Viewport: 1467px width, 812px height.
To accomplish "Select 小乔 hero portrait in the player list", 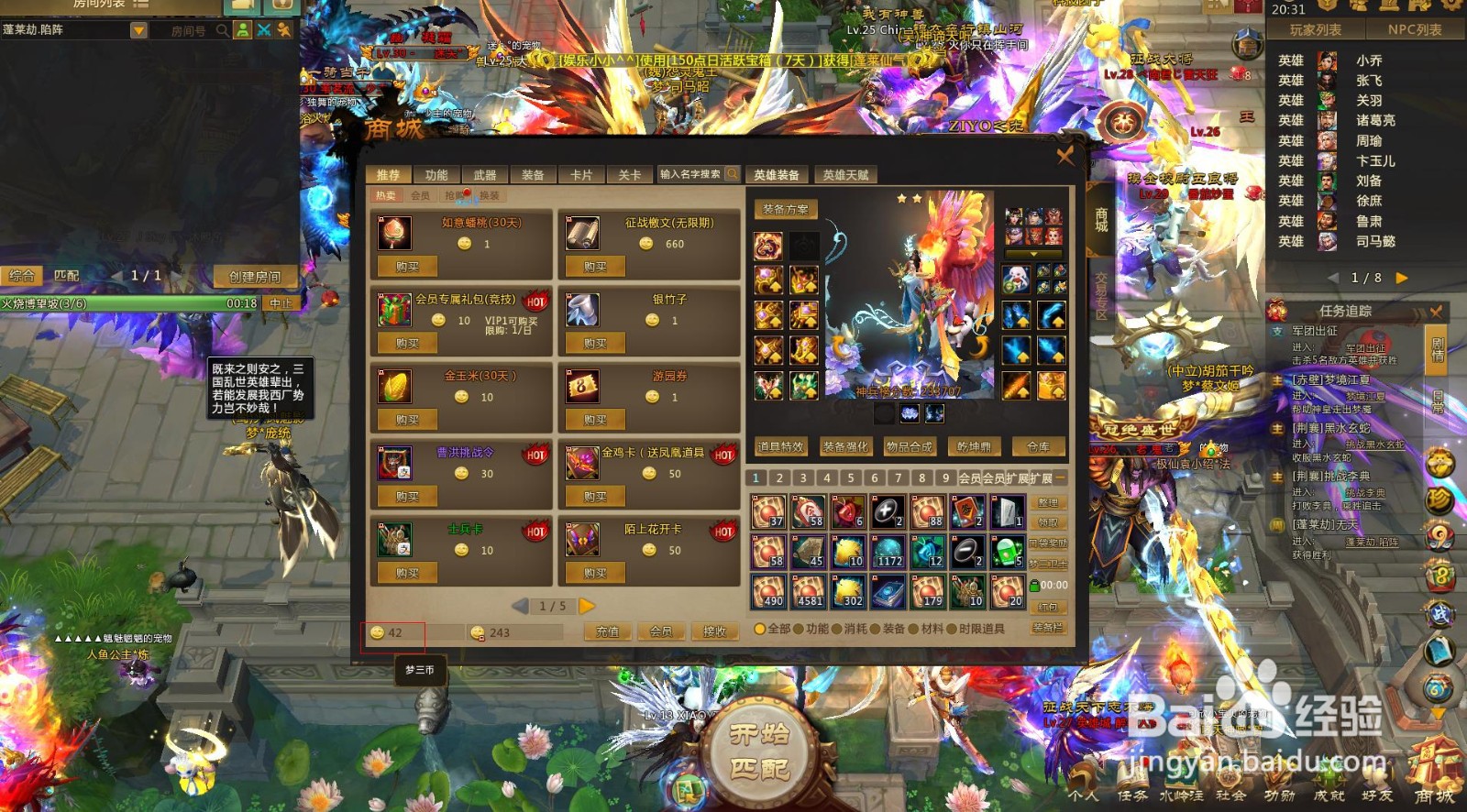I will click(x=1325, y=60).
